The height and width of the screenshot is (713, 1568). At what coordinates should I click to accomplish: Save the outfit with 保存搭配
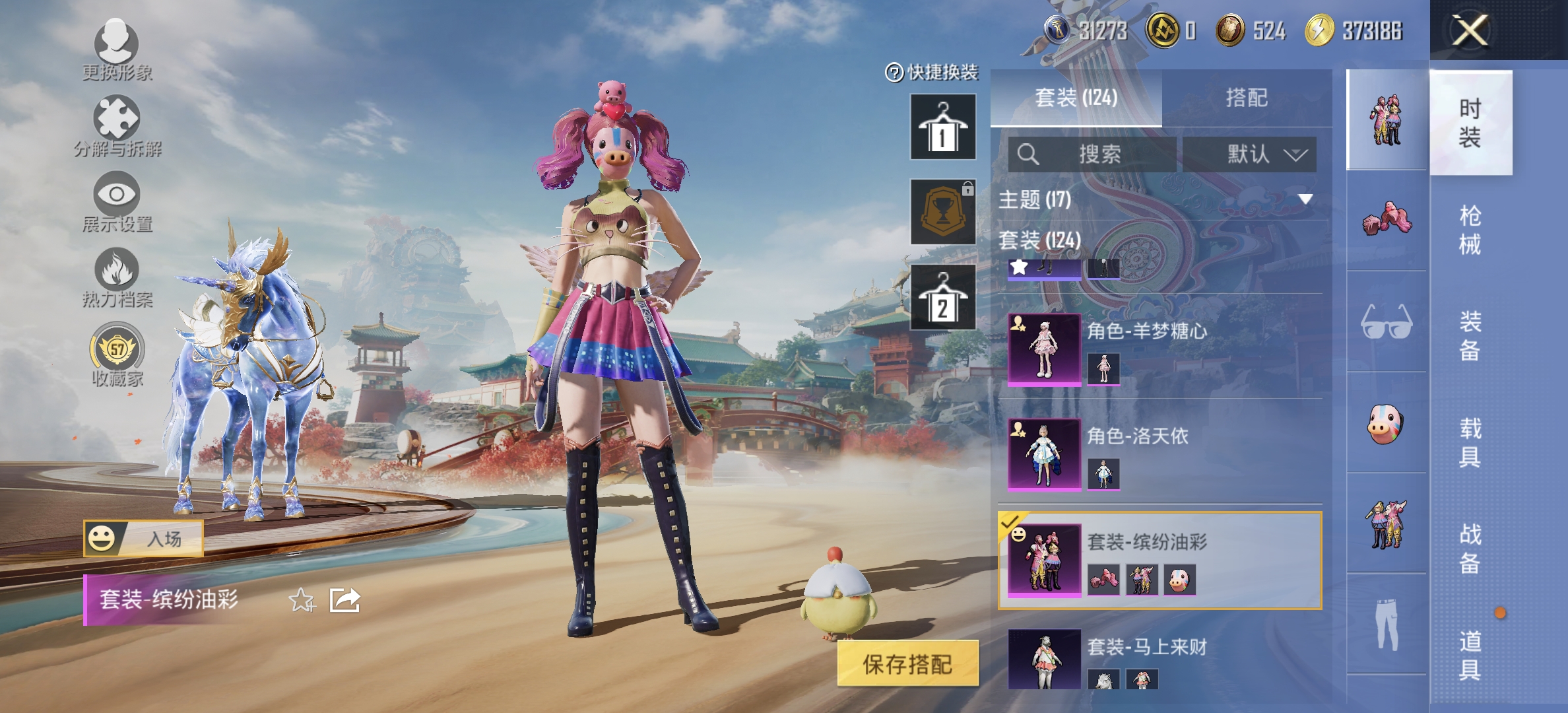tap(907, 663)
